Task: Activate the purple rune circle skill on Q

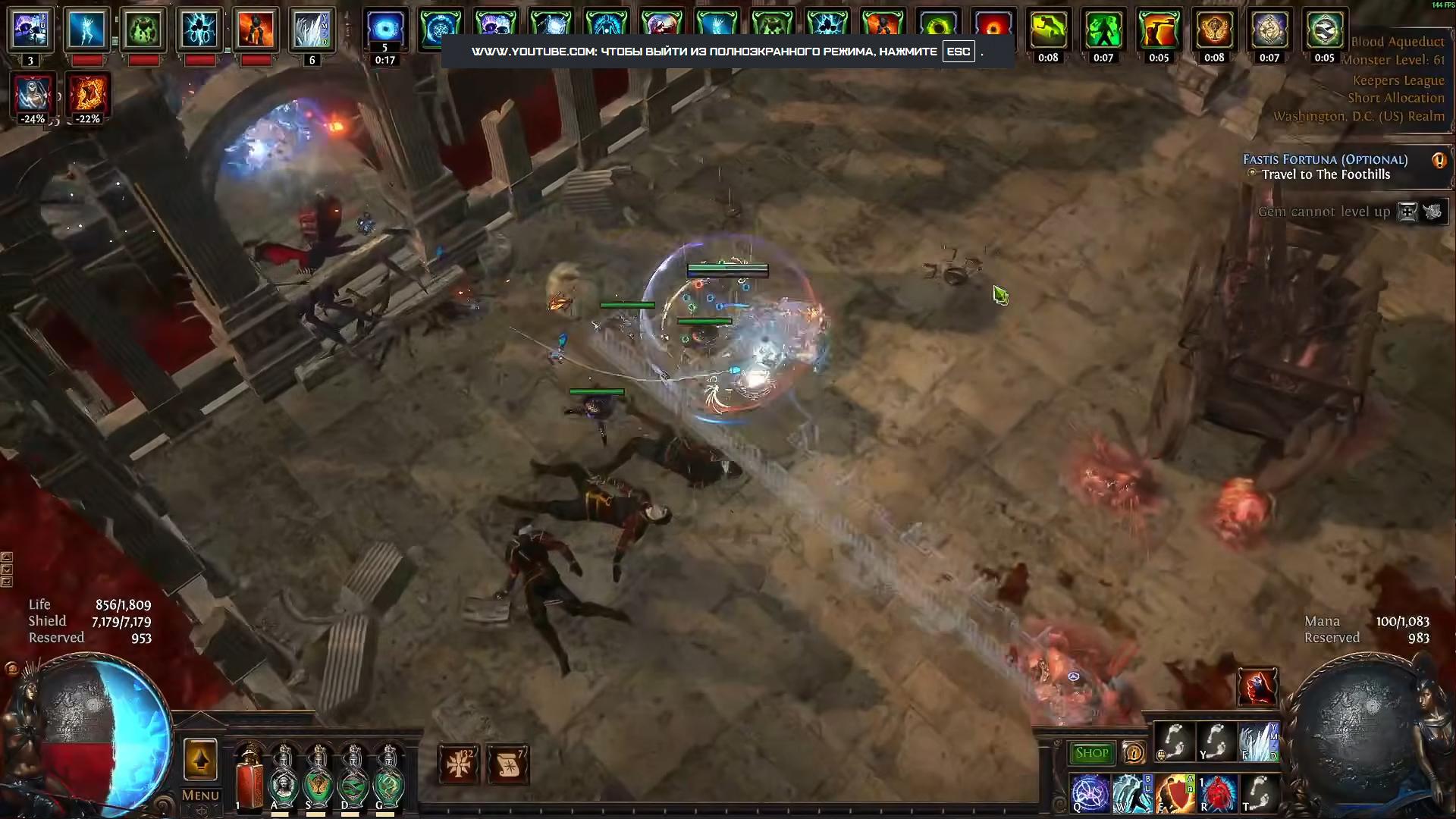Action: pos(1090,793)
